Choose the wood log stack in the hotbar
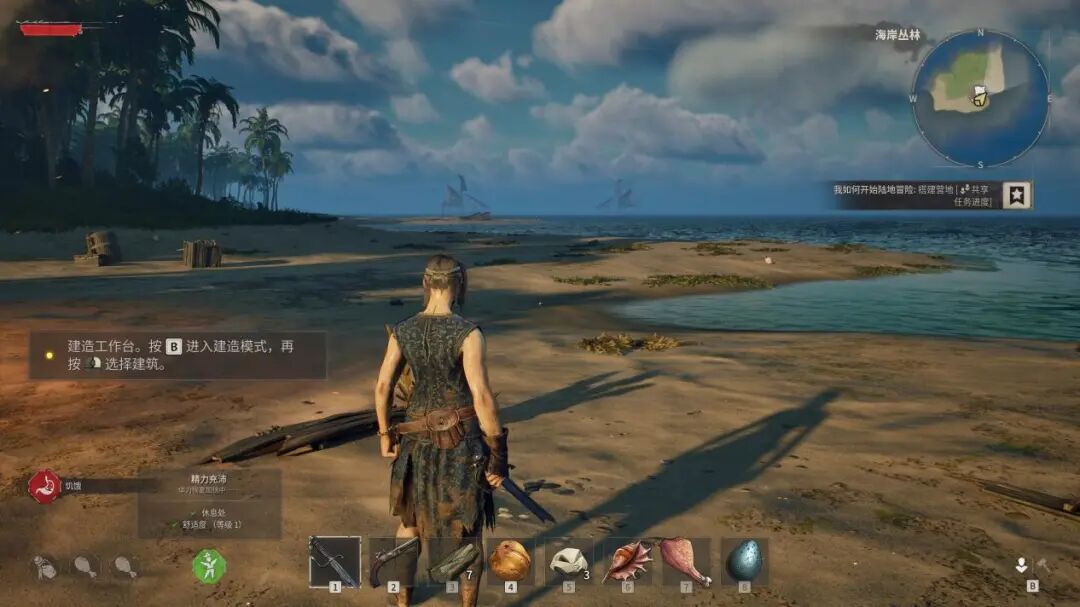The height and width of the screenshot is (607, 1080). tap(452, 561)
